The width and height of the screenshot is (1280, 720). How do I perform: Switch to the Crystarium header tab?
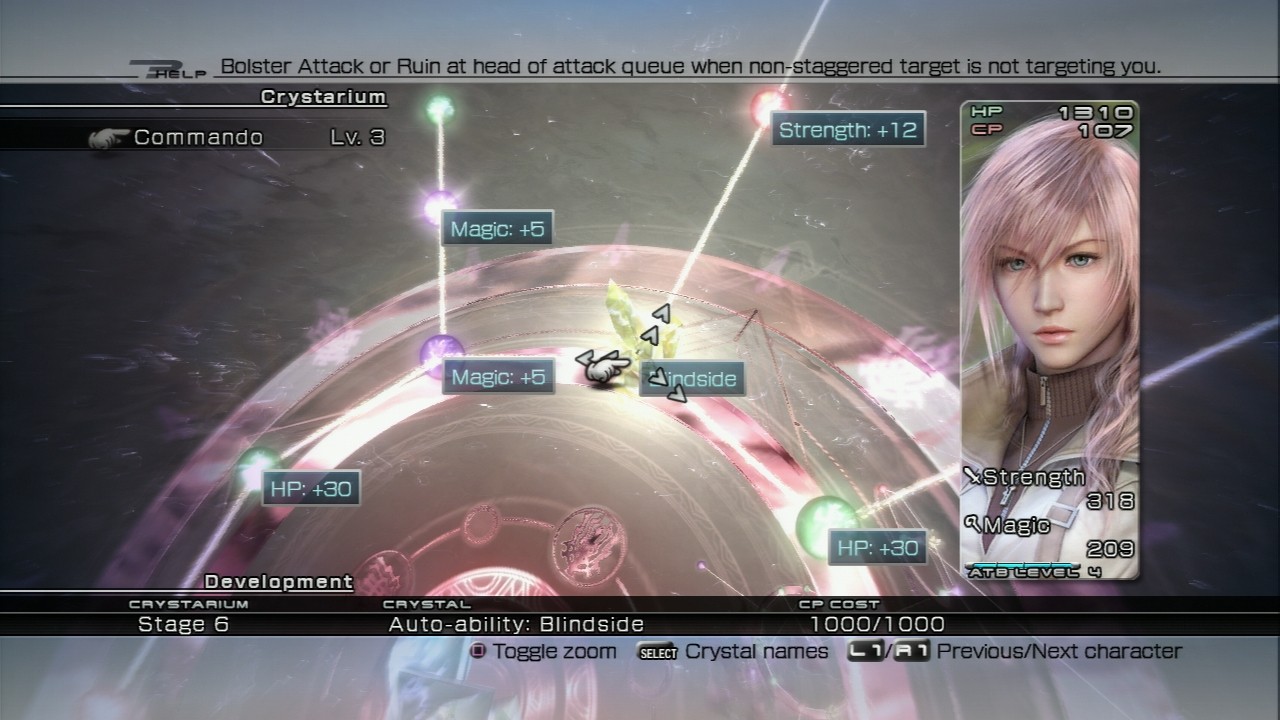tap(322, 97)
